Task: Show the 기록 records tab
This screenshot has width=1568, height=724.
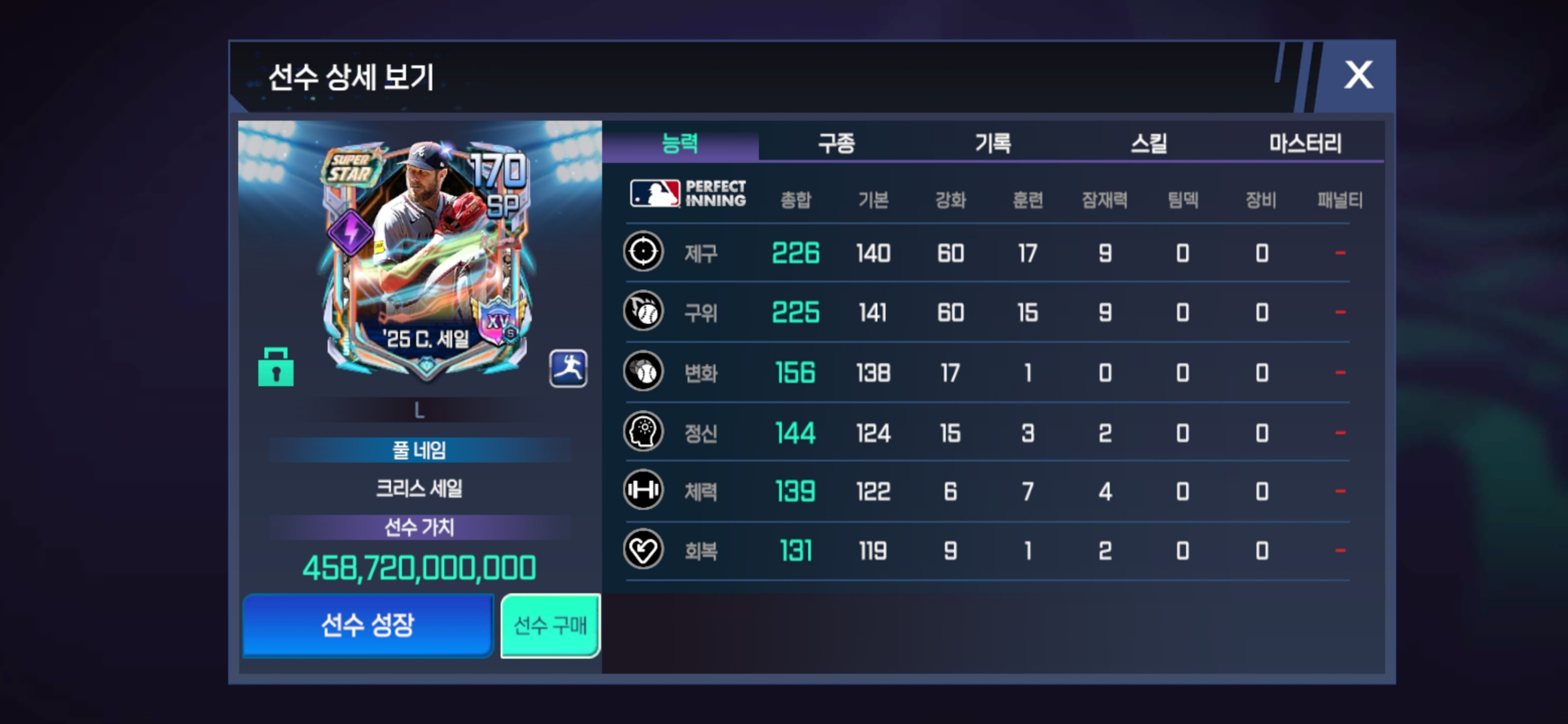Action: (x=993, y=143)
